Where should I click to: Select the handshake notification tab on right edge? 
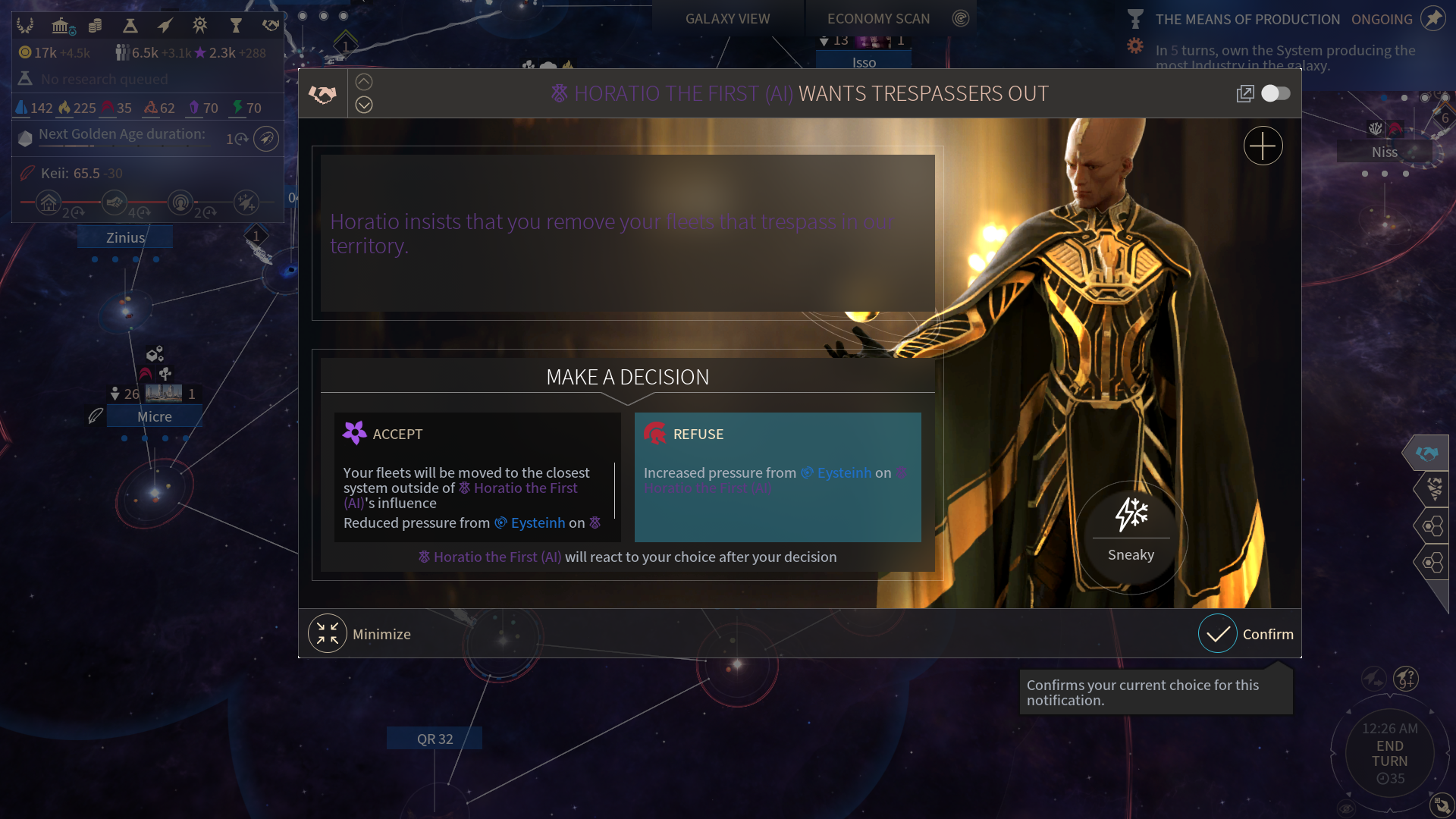[x=1426, y=453]
